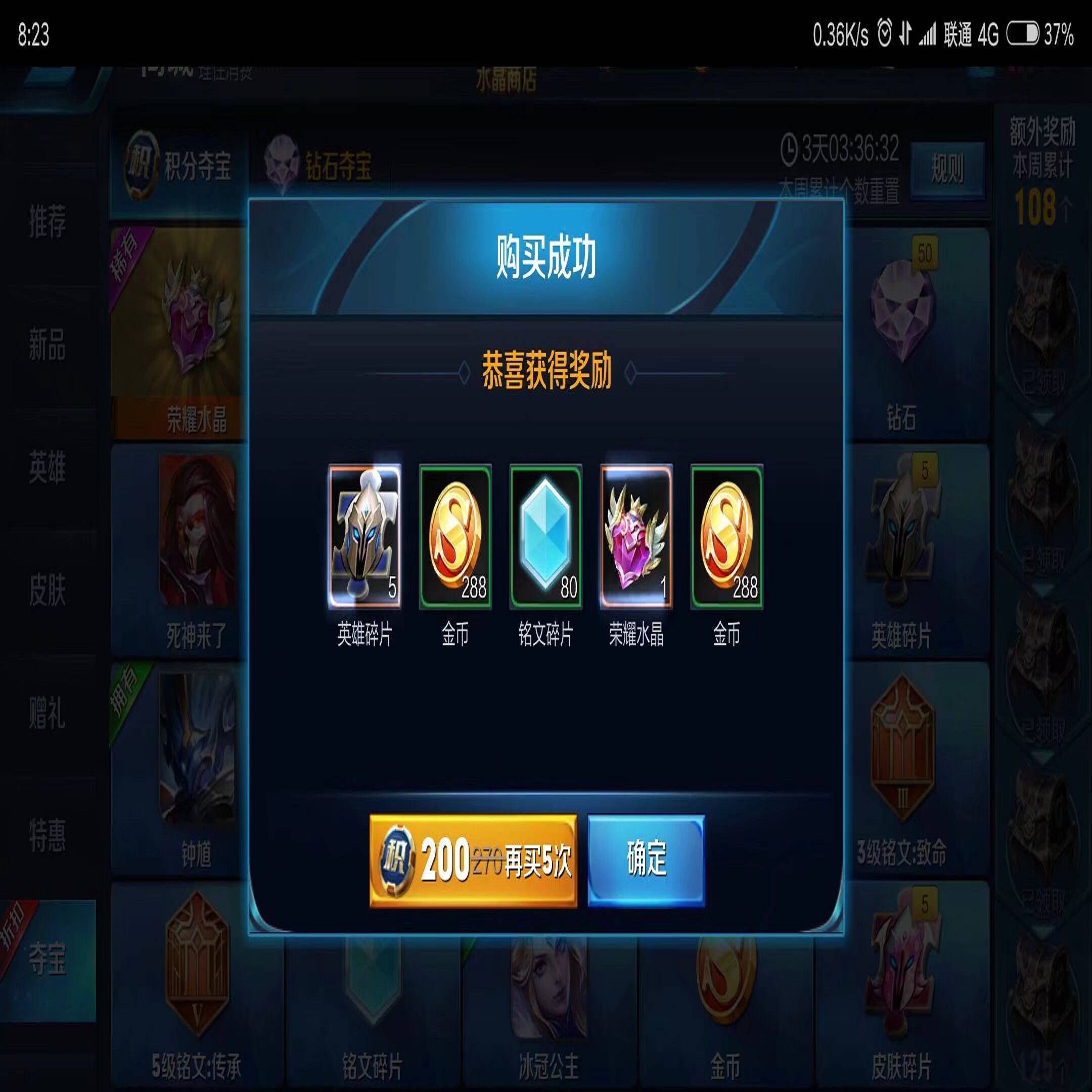This screenshot has width=1092, height=1092.
Task: Tap the blue 铭文碎片 reward in the popup
Action: click(x=545, y=537)
